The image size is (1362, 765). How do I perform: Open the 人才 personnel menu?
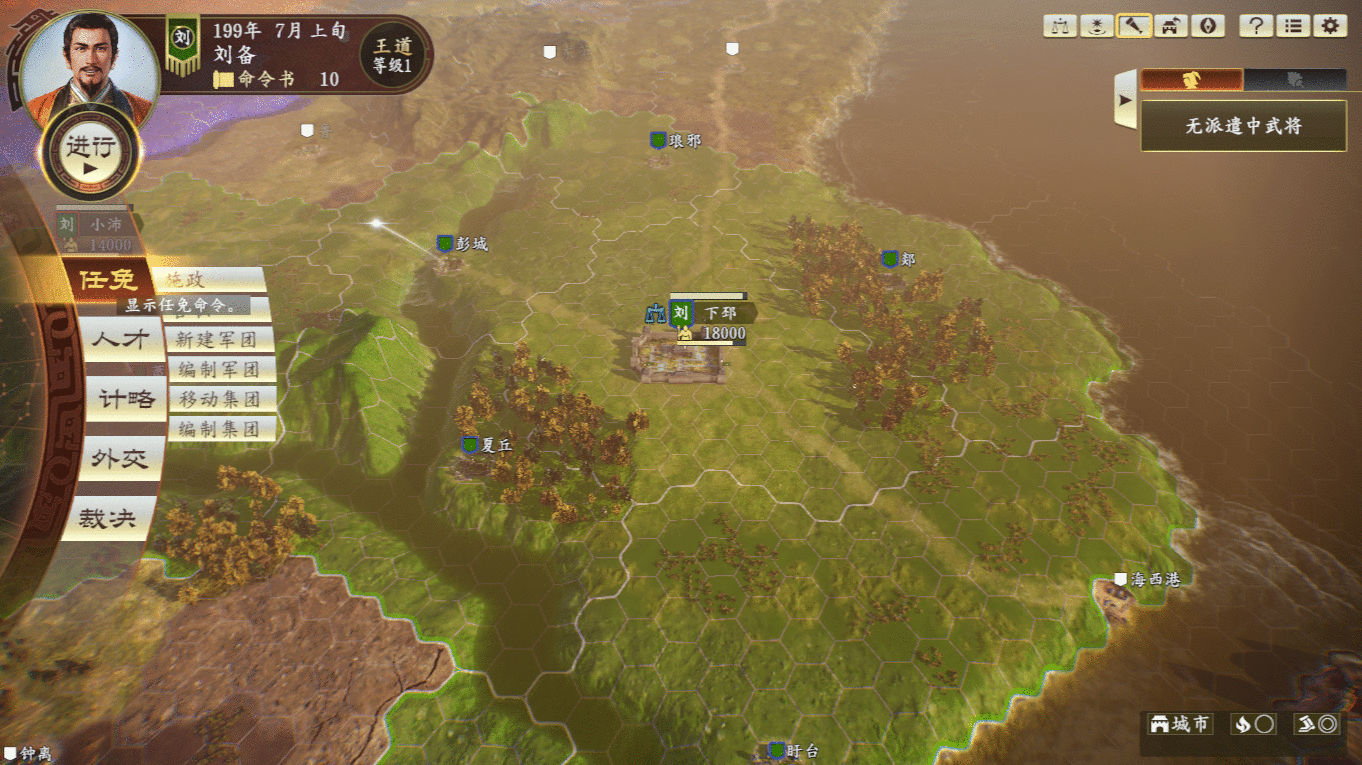click(120, 340)
